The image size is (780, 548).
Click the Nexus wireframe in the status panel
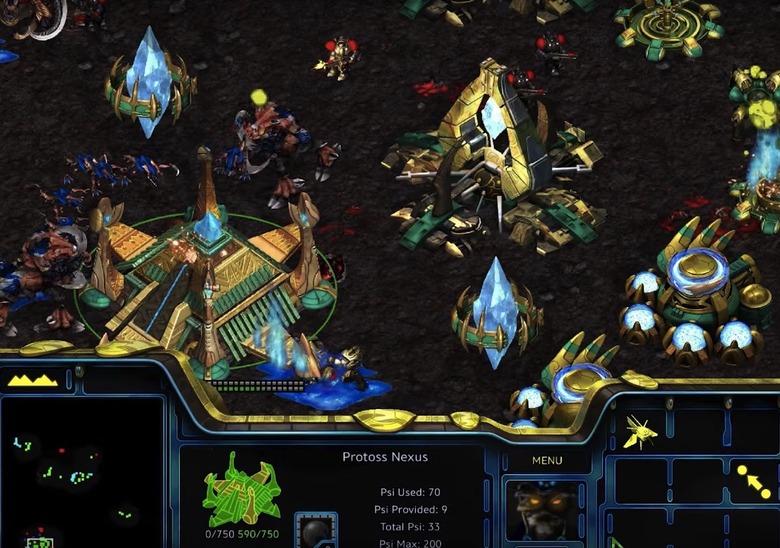[241, 489]
